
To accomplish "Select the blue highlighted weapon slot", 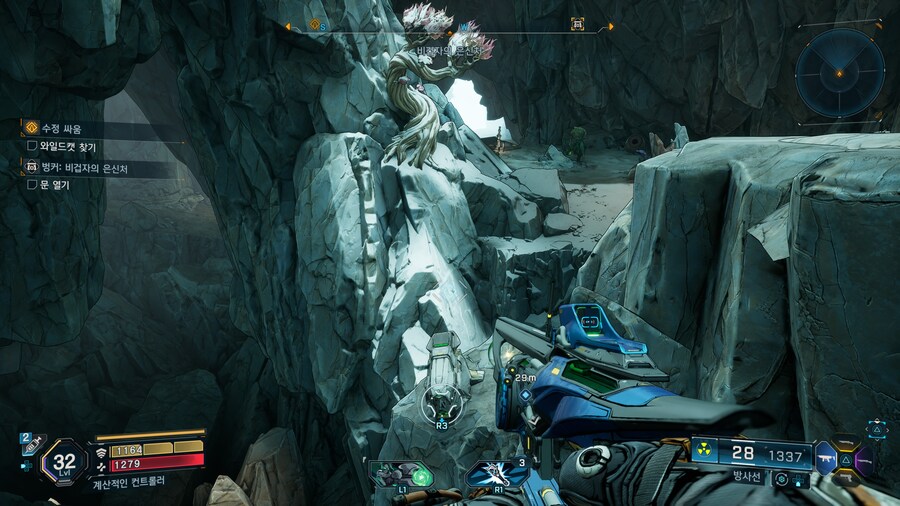I will pos(825,458).
